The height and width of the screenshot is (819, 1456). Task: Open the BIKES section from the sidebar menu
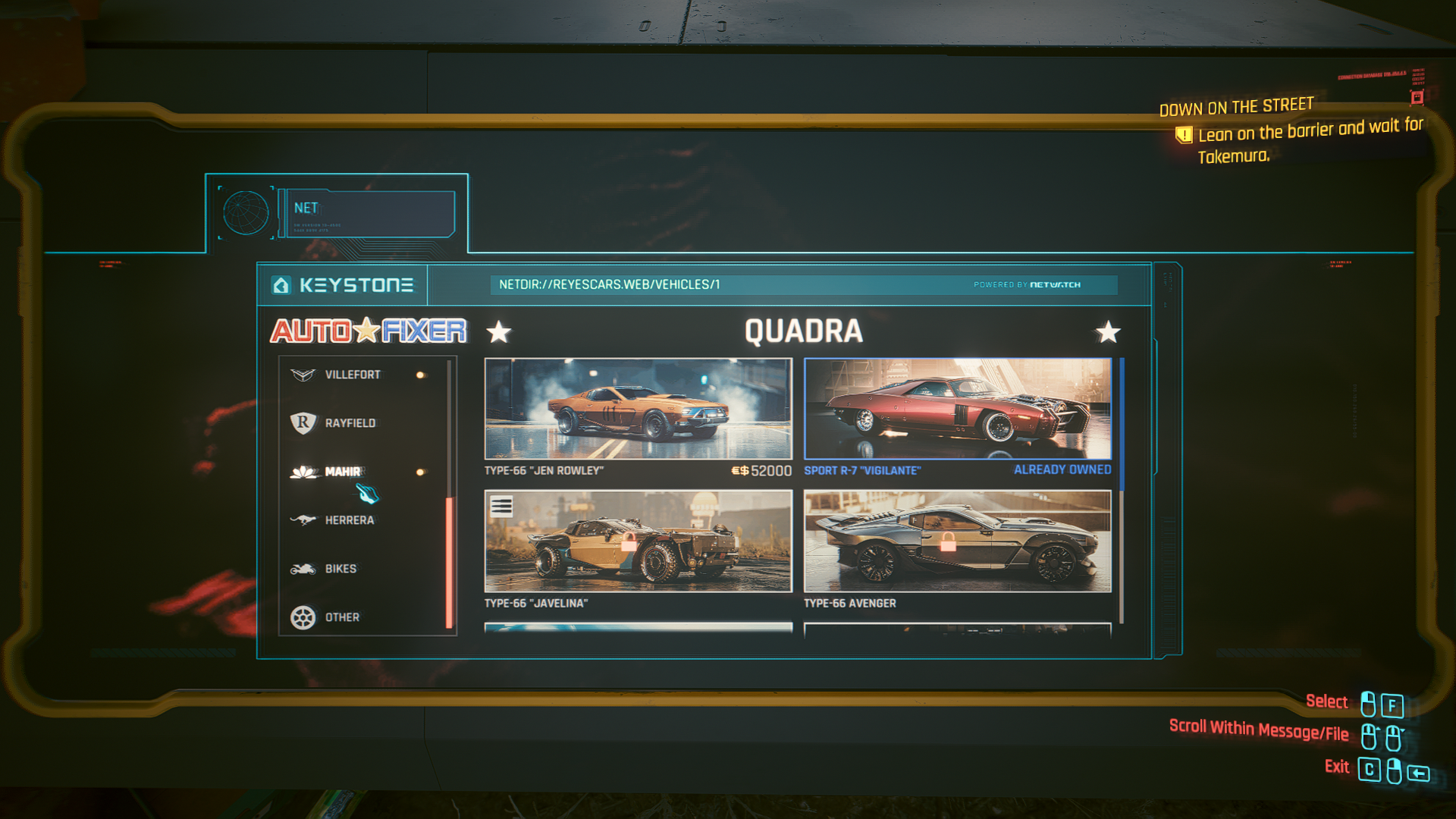[340, 568]
